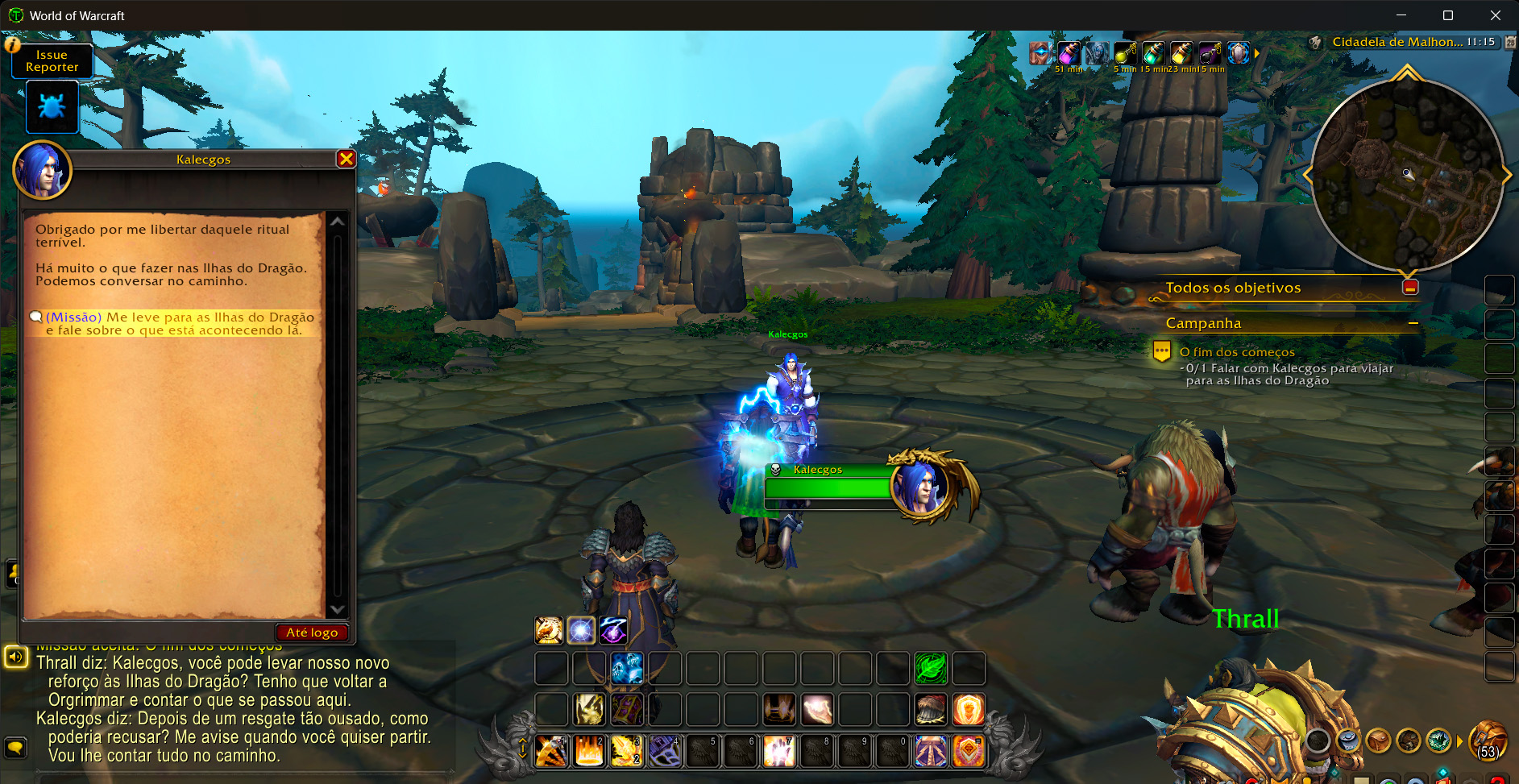Close the Kalecgos dialogue window

(x=347, y=159)
